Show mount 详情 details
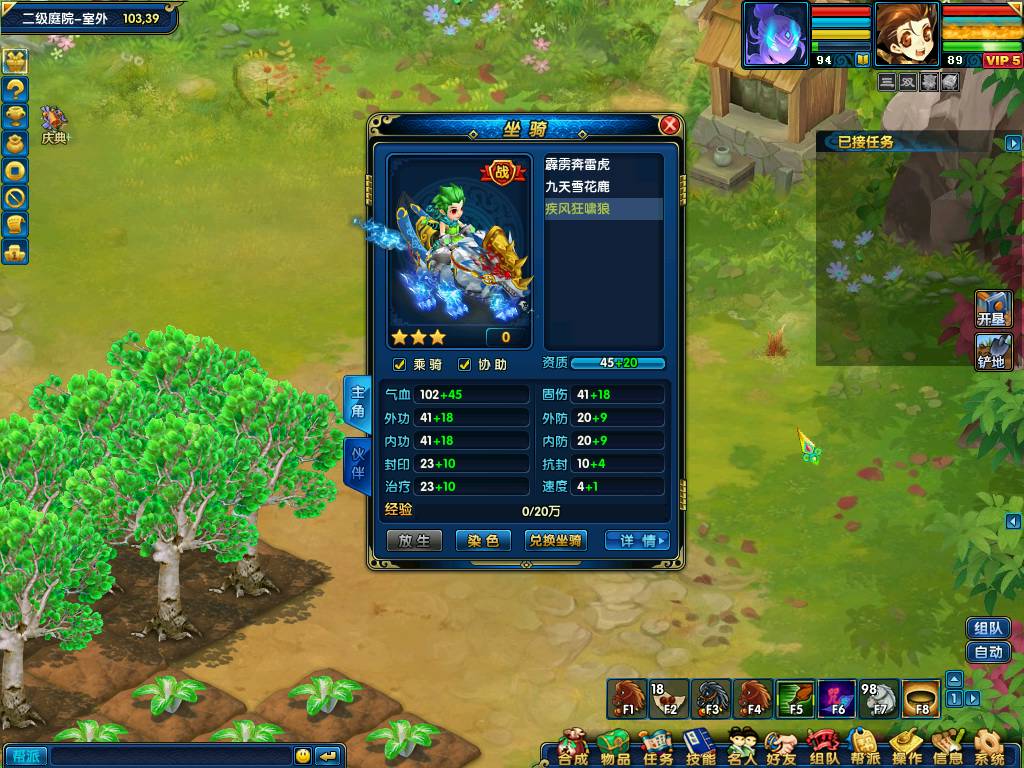 point(638,540)
